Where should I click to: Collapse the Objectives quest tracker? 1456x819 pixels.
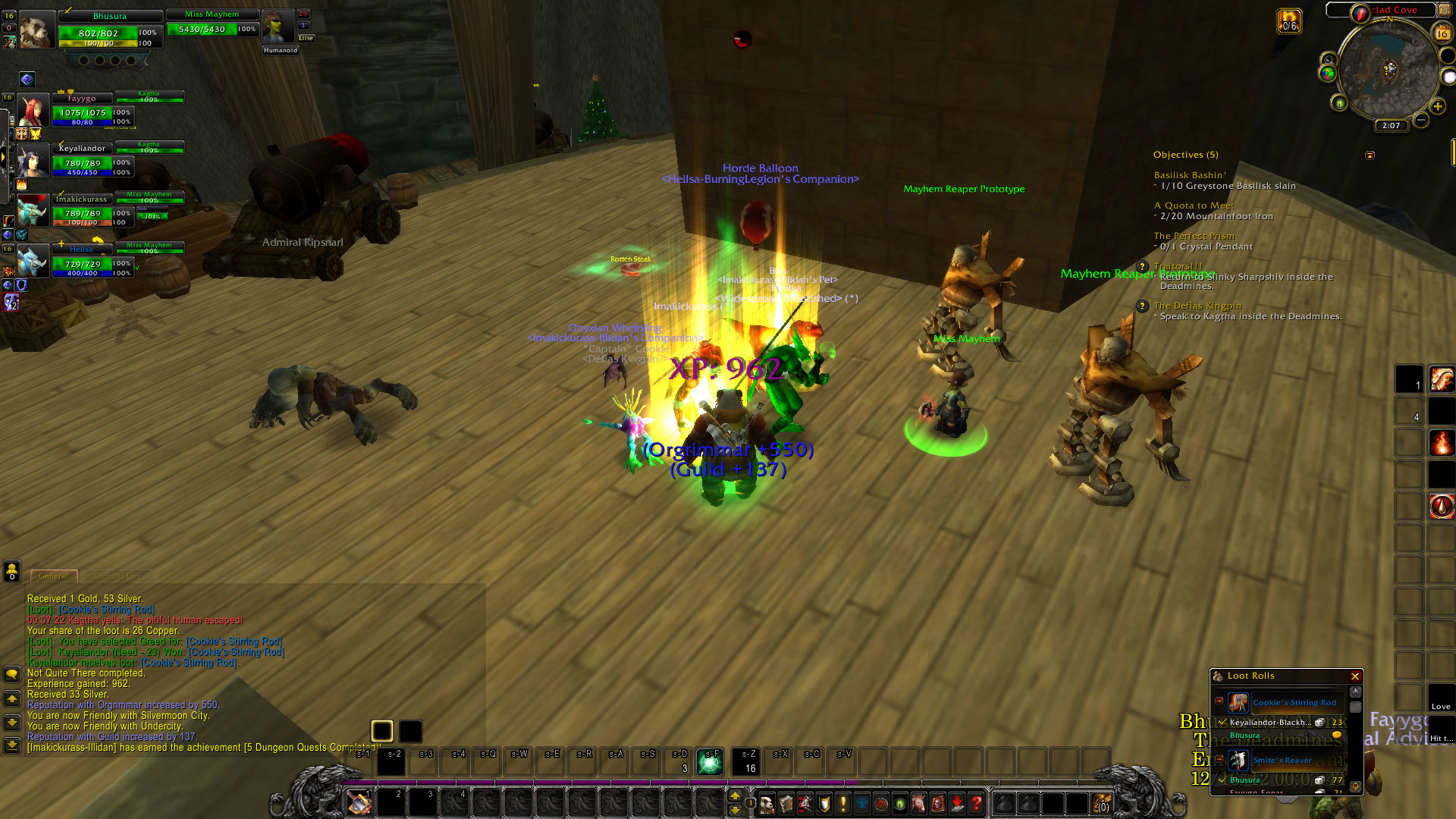1370,155
